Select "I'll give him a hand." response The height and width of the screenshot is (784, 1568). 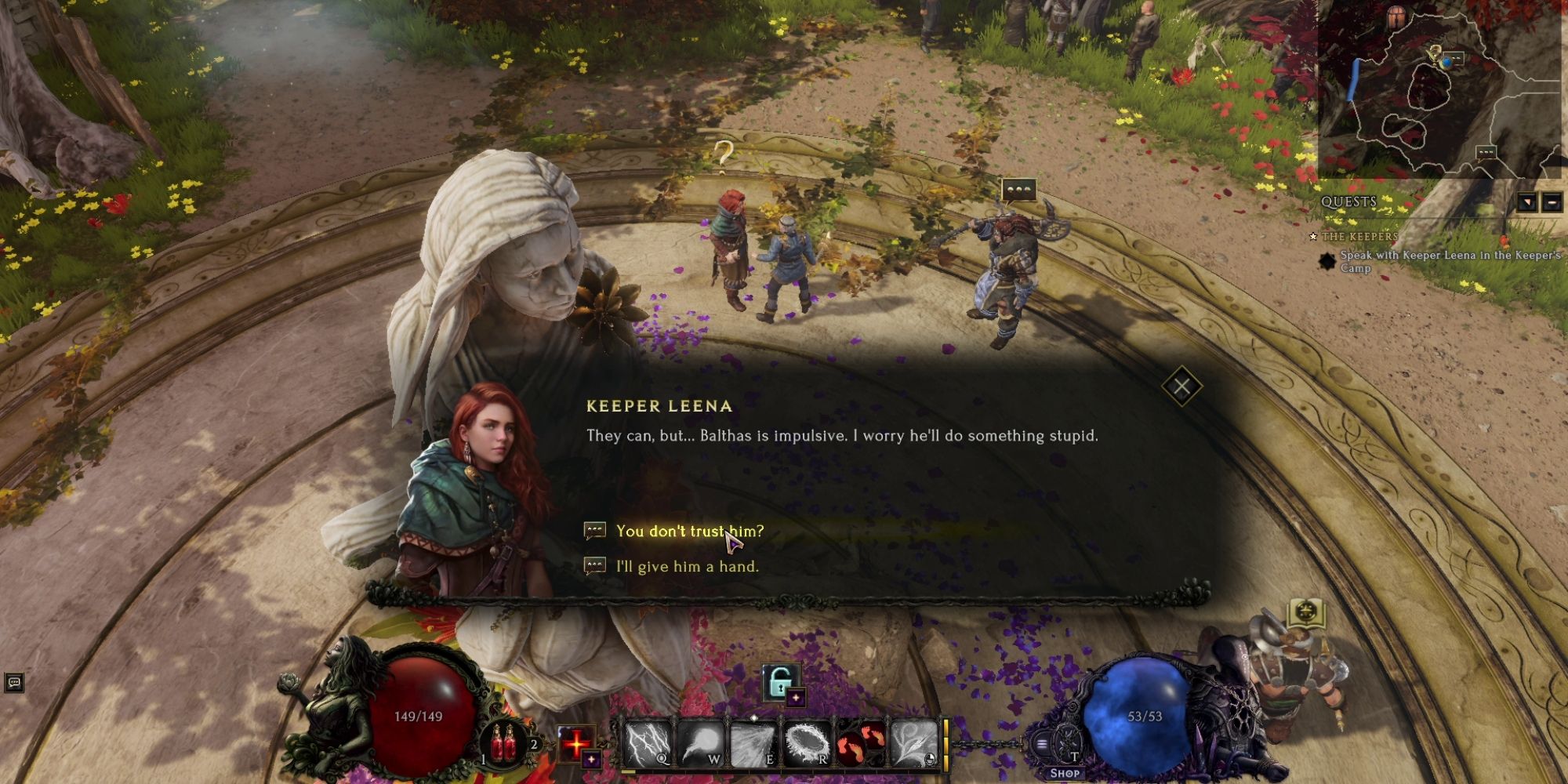tap(687, 567)
